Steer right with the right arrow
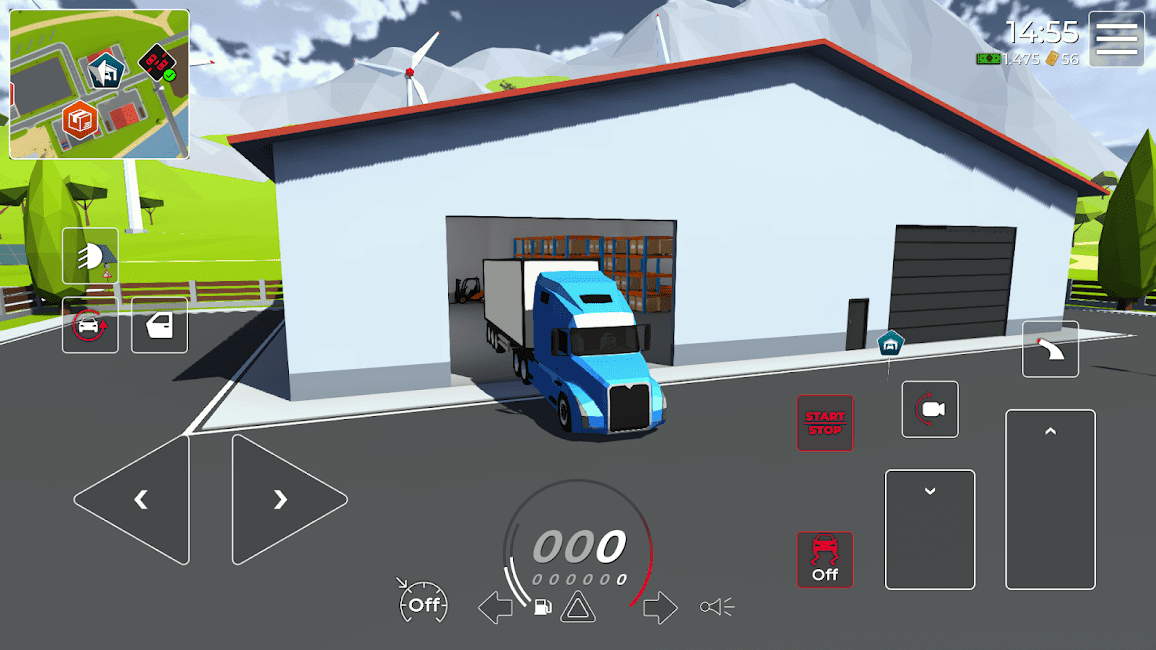Image resolution: width=1156 pixels, height=650 pixels. [x=283, y=499]
